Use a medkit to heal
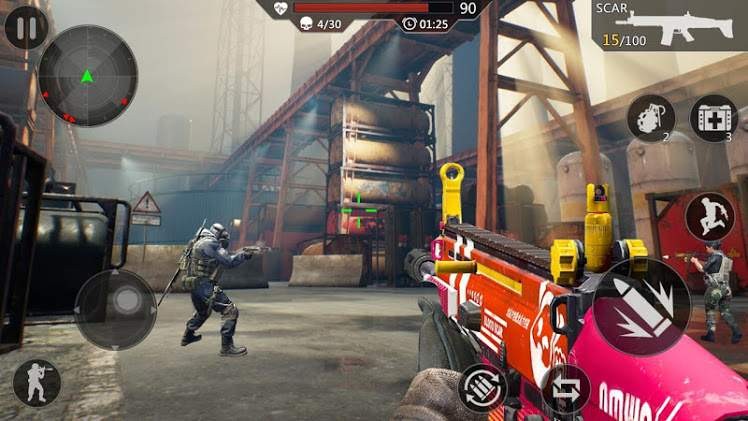 (x=714, y=118)
